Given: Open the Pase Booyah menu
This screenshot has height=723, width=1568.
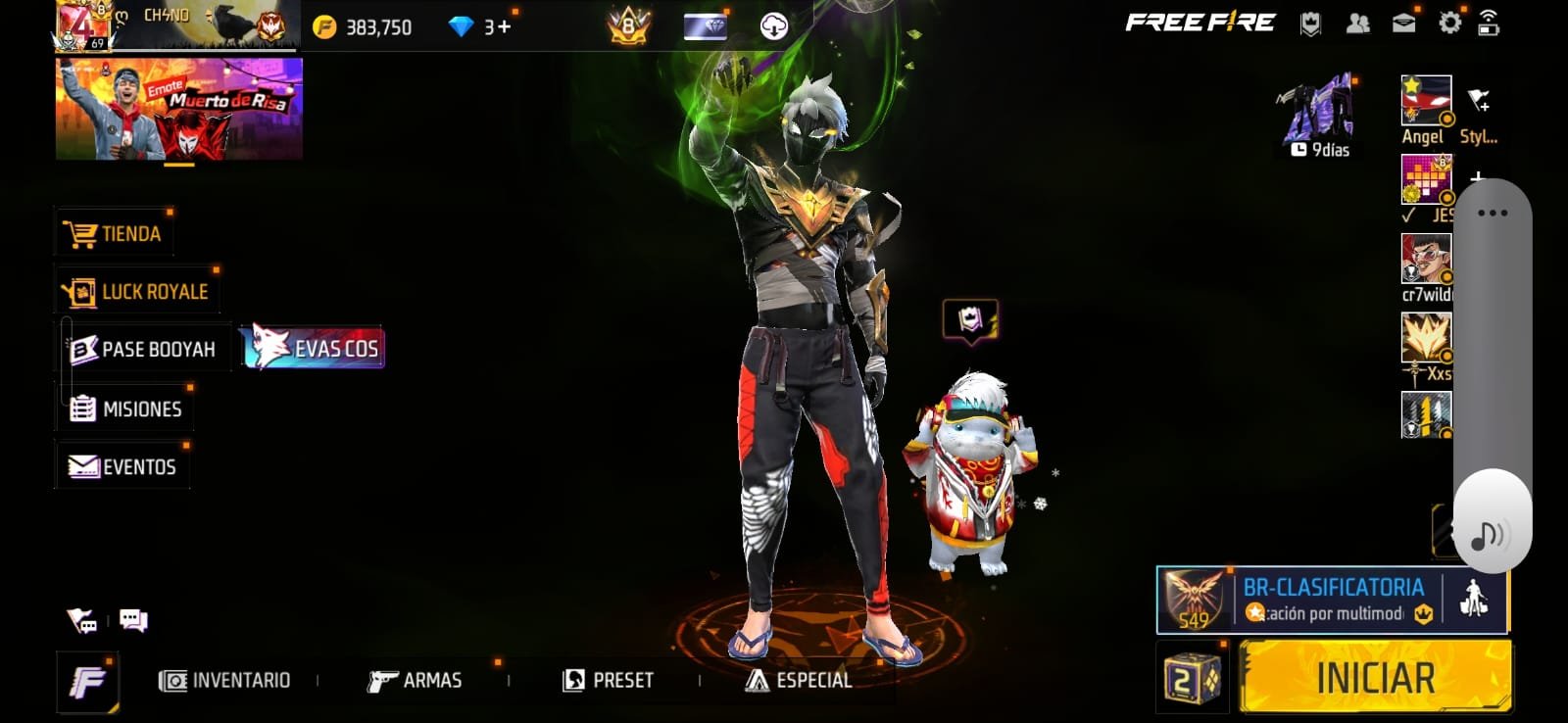Looking at the screenshot, I should click(144, 350).
